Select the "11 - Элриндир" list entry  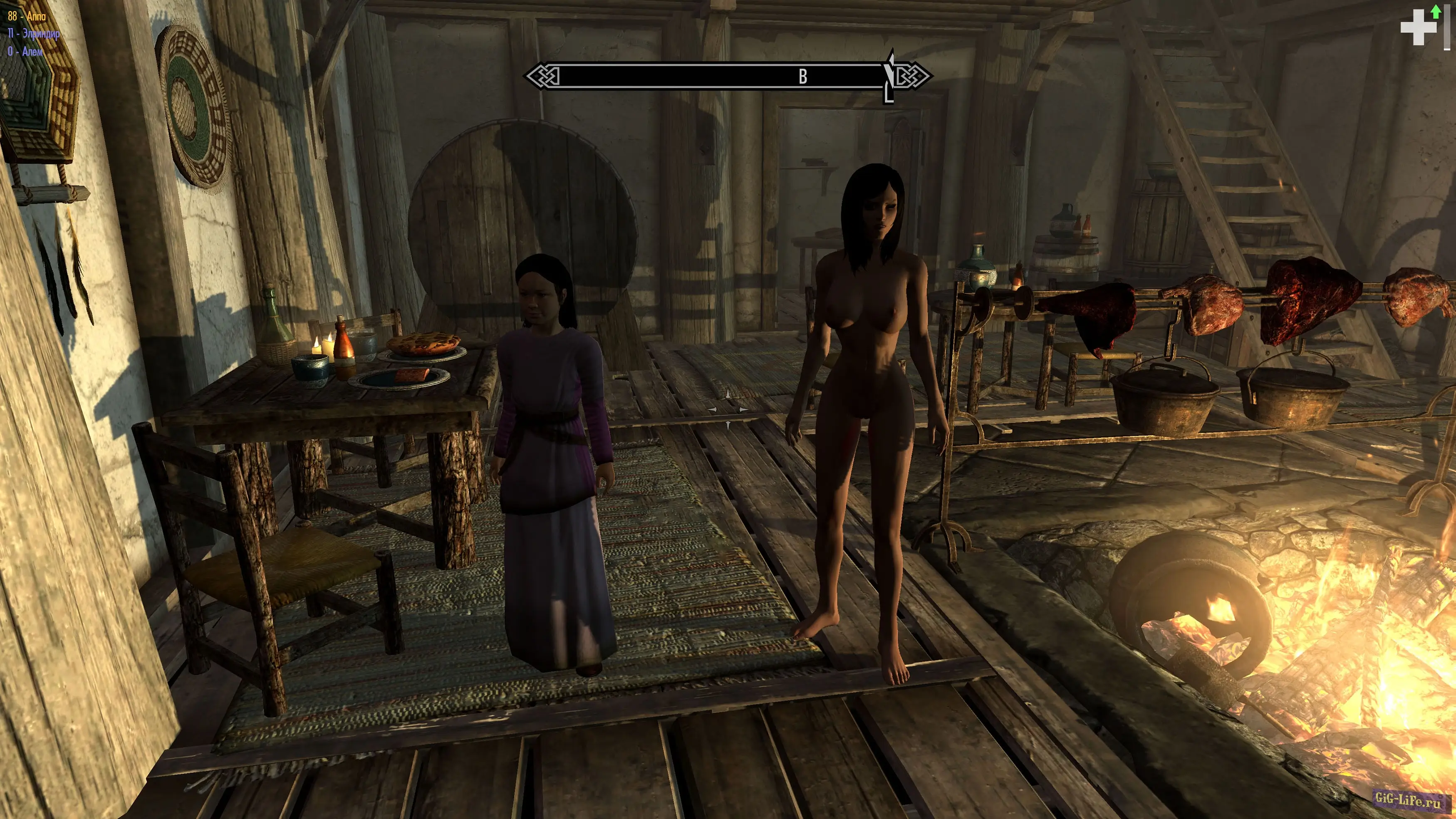33,34
